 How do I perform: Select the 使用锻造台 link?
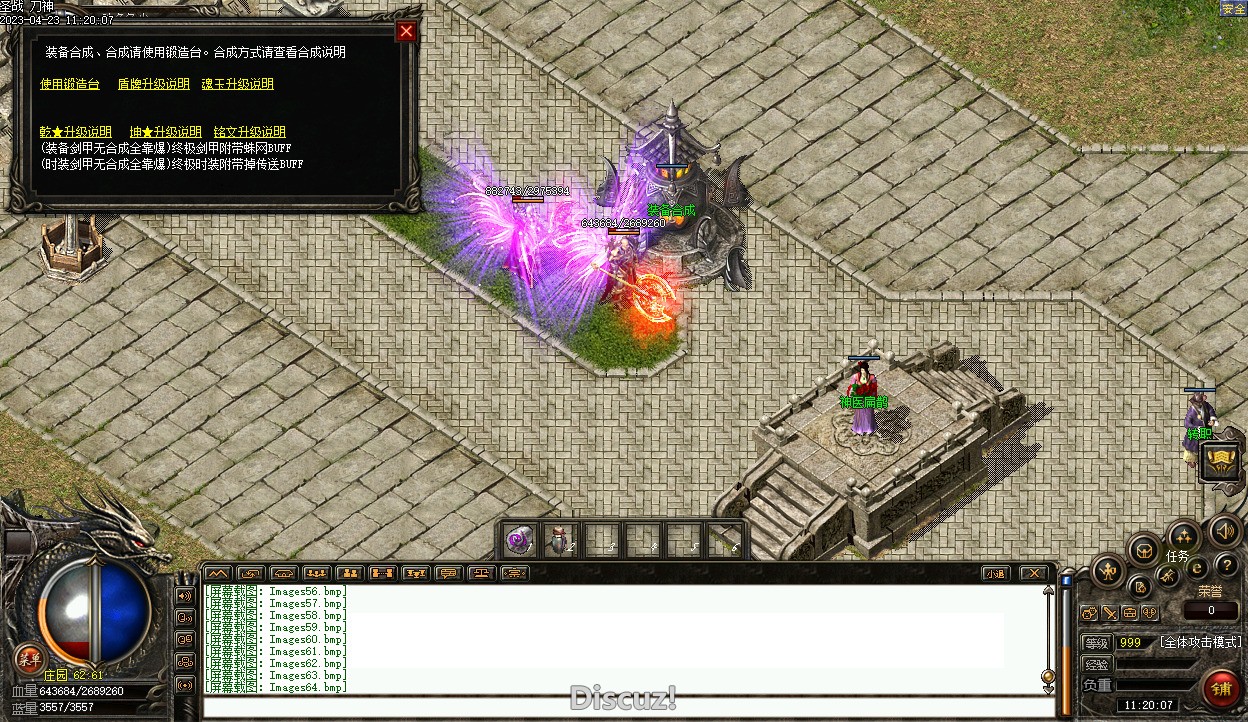[70, 84]
